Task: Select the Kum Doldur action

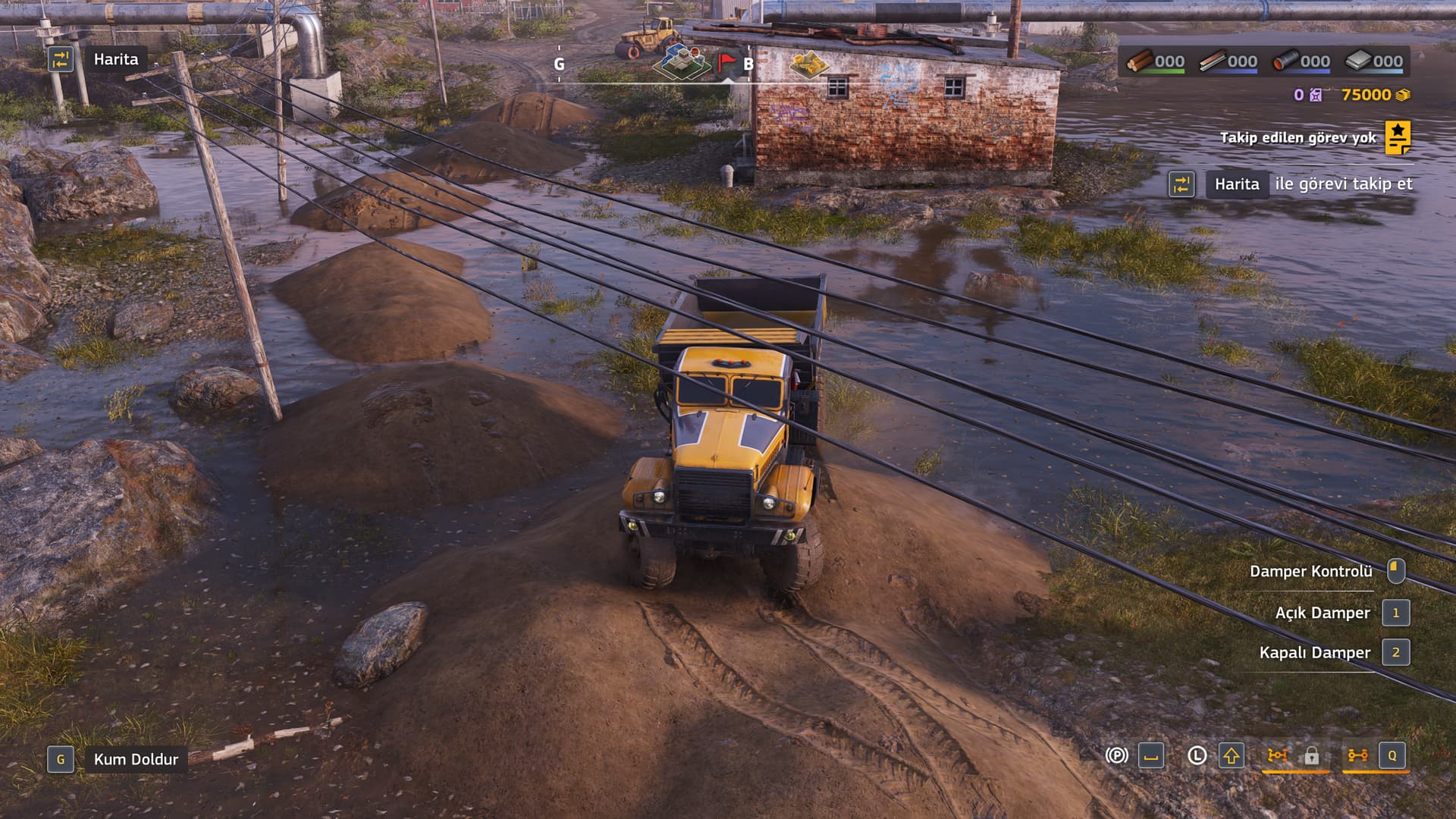Action: point(135,759)
